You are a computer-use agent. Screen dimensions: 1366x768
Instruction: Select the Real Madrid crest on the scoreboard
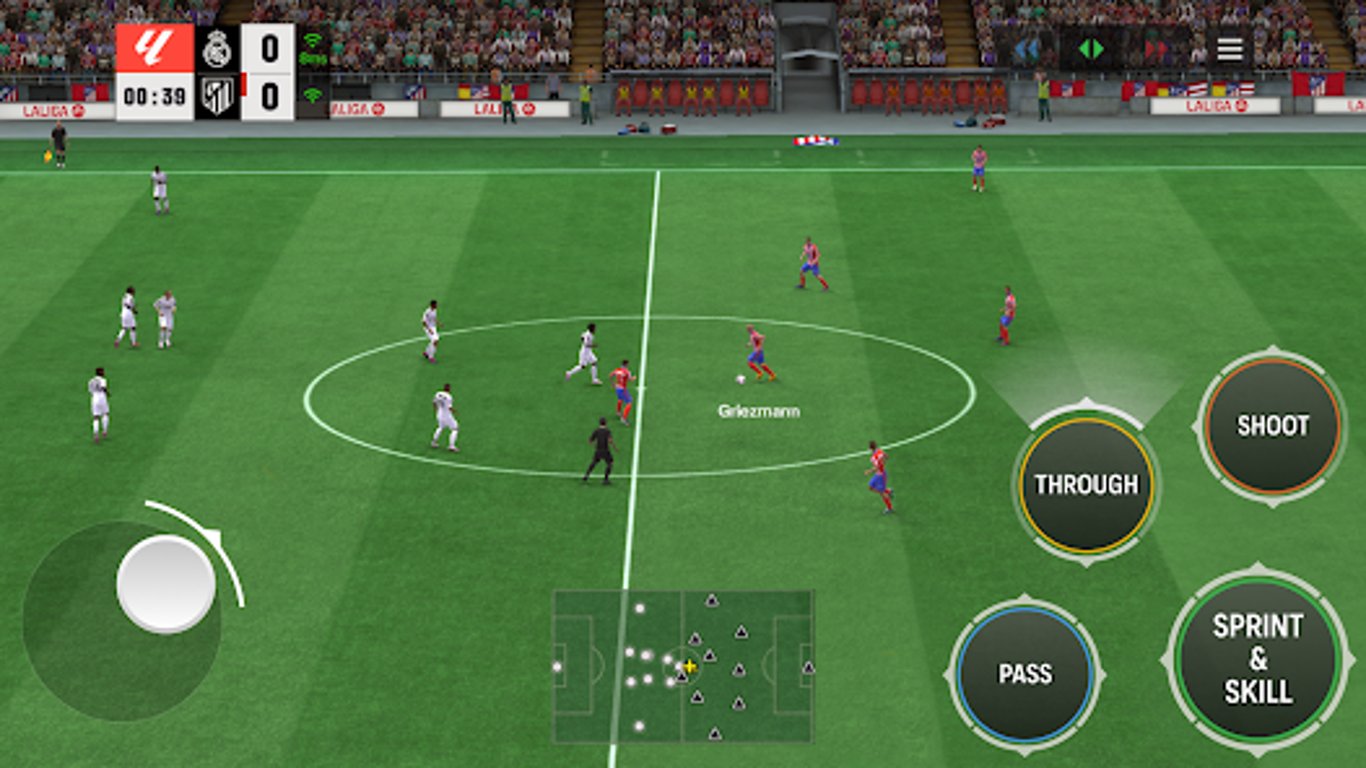coord(217,46)
